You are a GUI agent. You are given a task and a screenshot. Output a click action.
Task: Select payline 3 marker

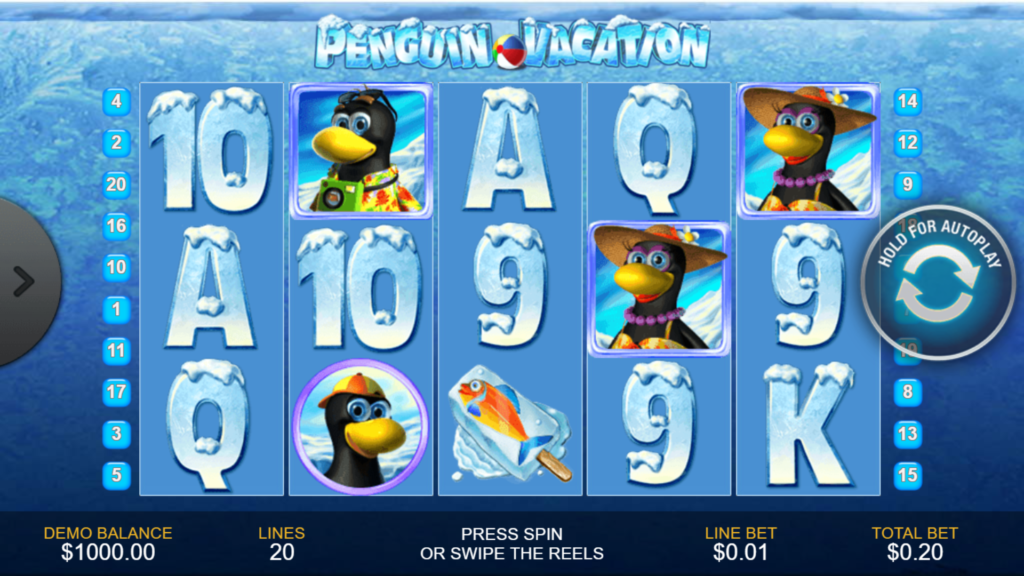117,434
